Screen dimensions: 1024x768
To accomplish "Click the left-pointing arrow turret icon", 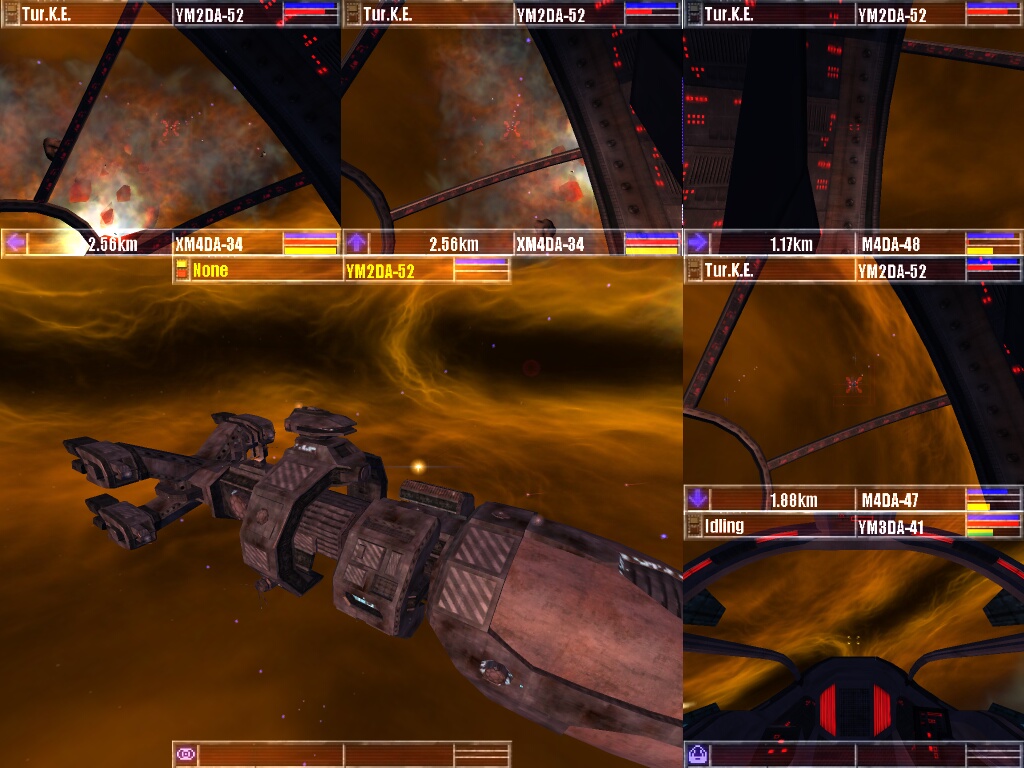I will pyautogui.click(x=14, y=243).
